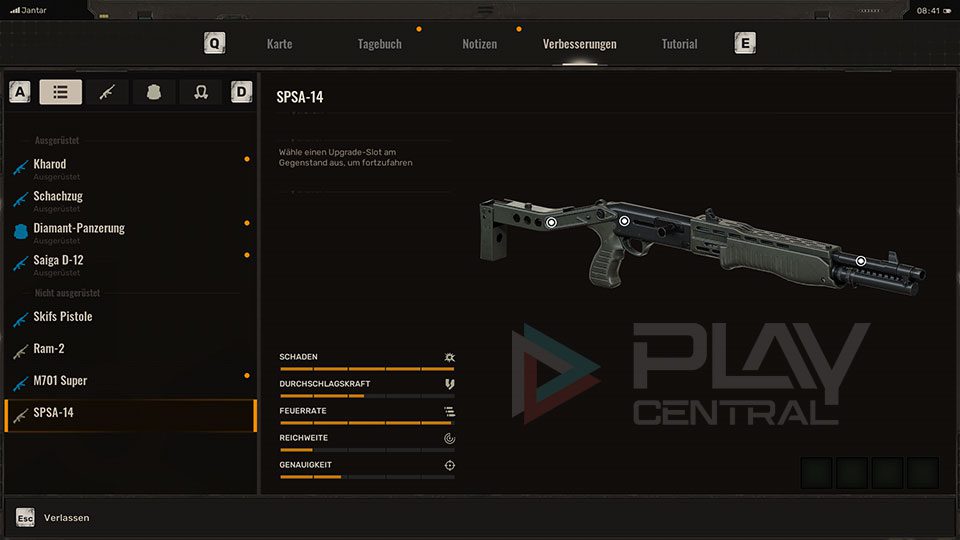Filter the list by the body armor icon
The image size is (960, 540).
pyautogui.click(x=154, y=92)
